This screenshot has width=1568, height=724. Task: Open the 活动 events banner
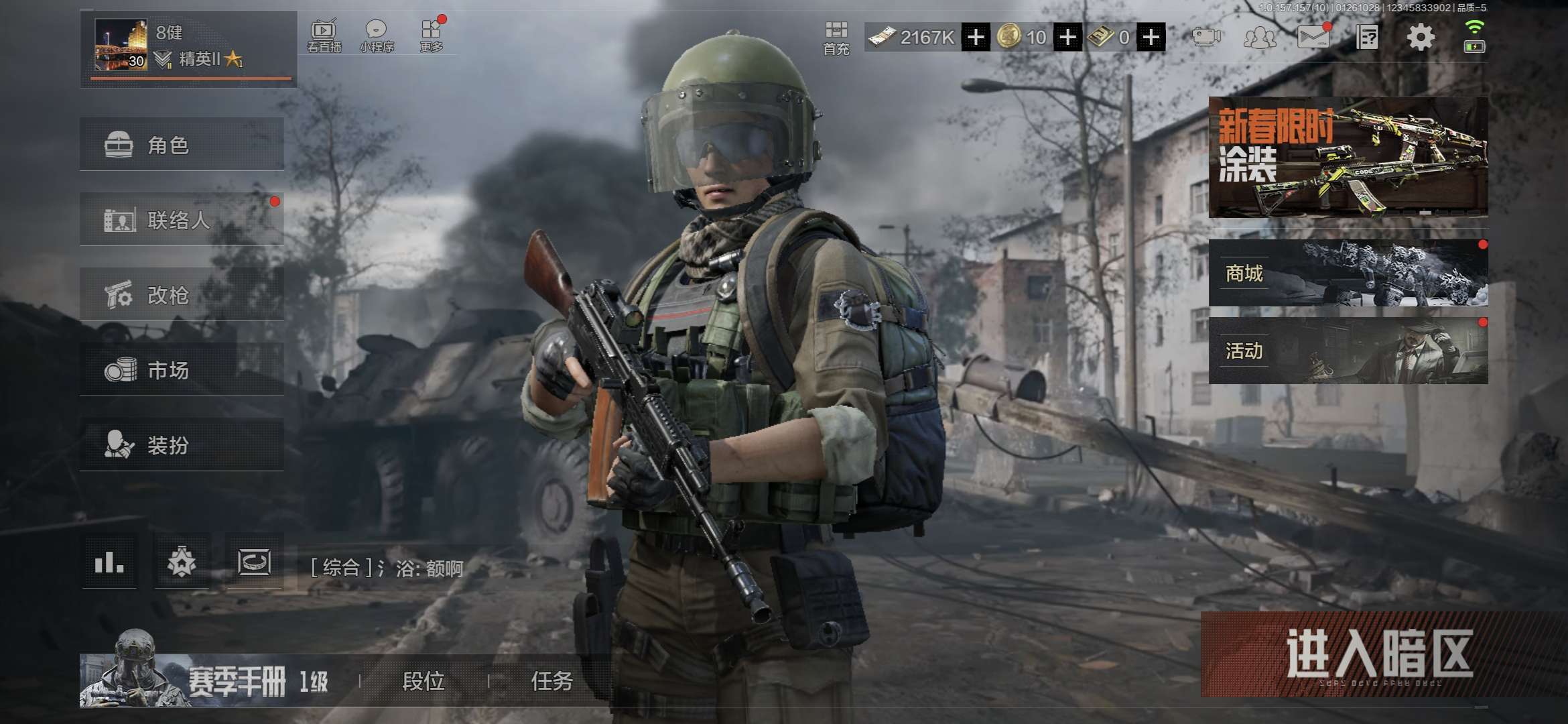(x=1348, y=351)
